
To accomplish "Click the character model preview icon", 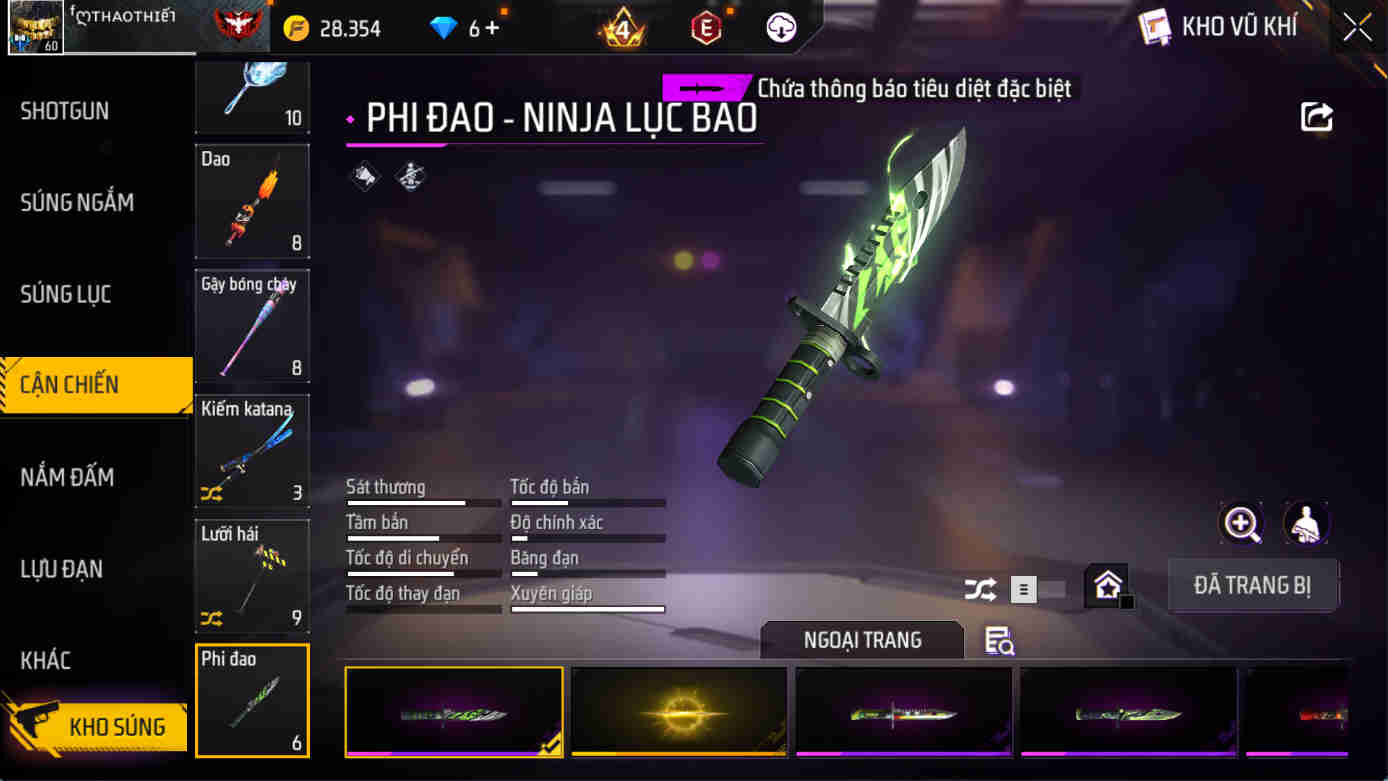I will click(1304, 524).
